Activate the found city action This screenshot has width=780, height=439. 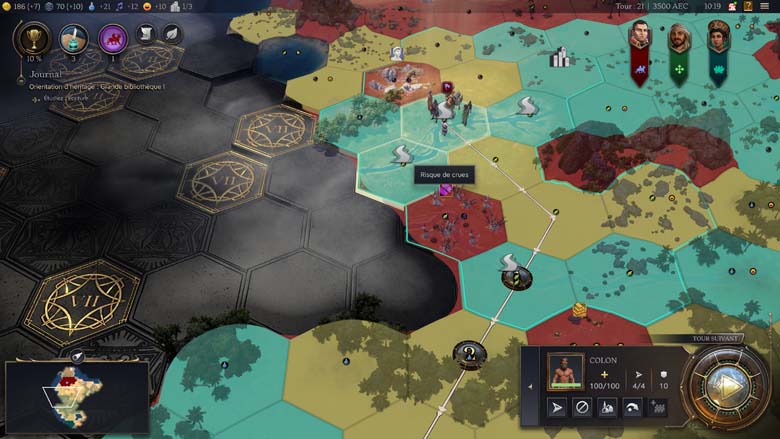(x=607, y=408)
